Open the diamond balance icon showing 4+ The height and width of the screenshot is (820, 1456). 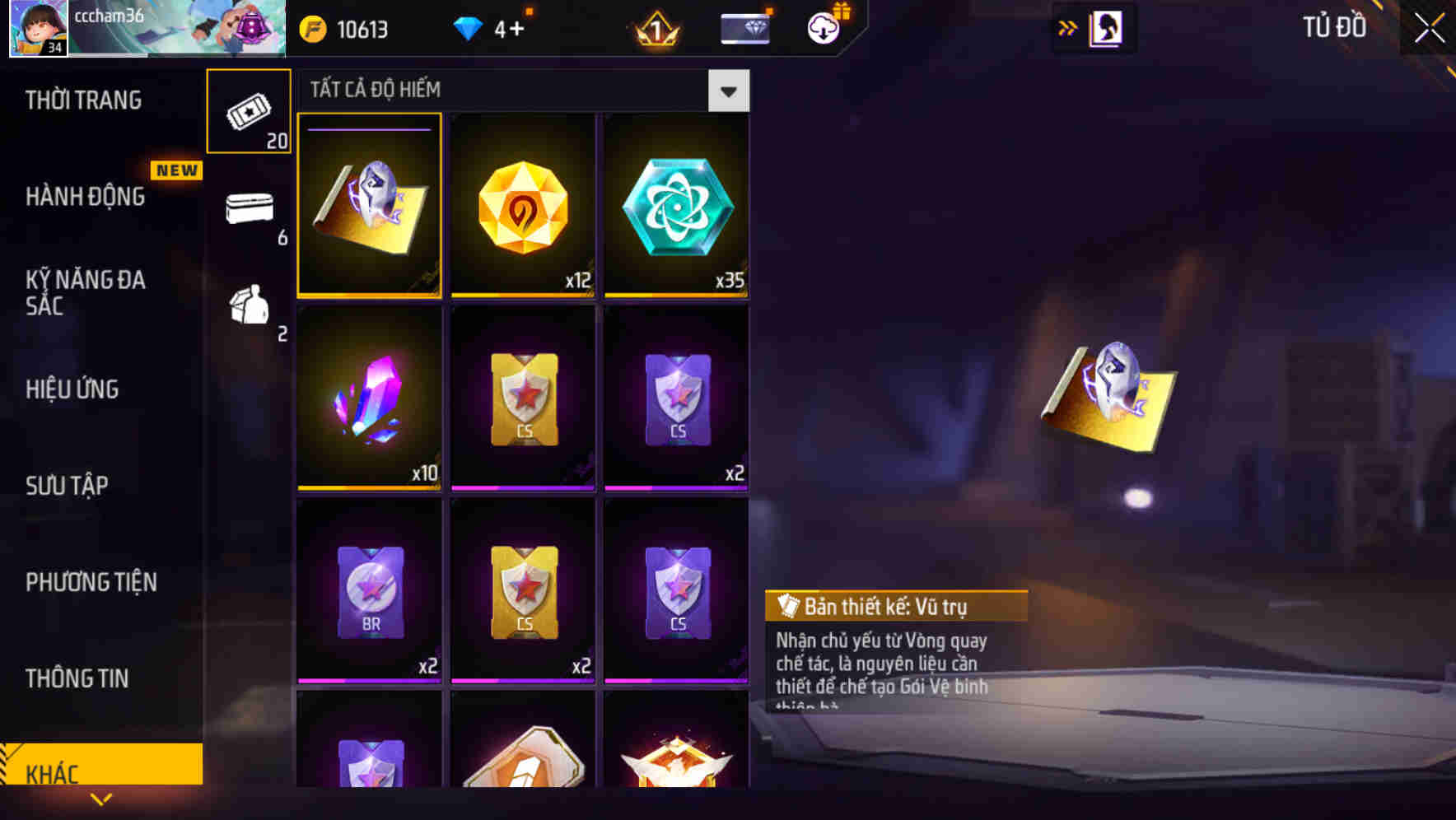pyautogui.click(x=468, y=27)
